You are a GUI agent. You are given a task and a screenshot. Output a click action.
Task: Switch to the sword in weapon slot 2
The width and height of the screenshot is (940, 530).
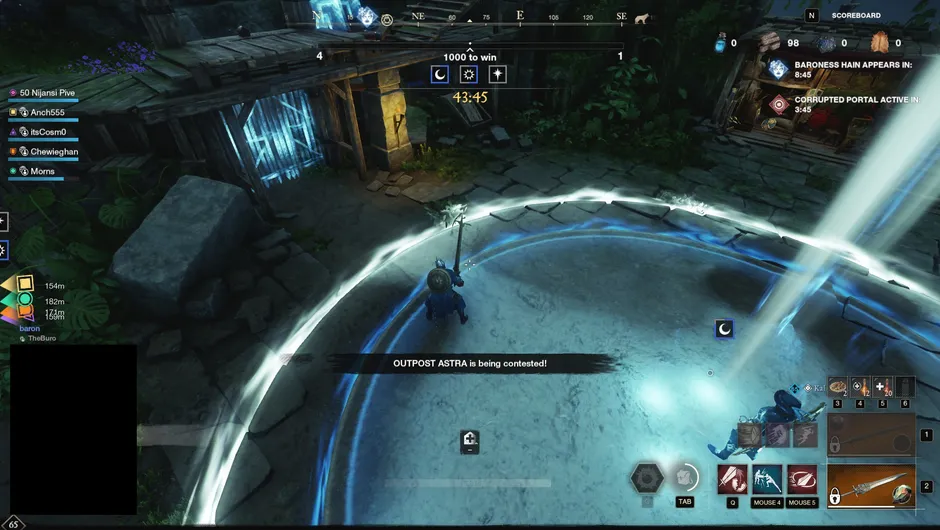point(870,486)
